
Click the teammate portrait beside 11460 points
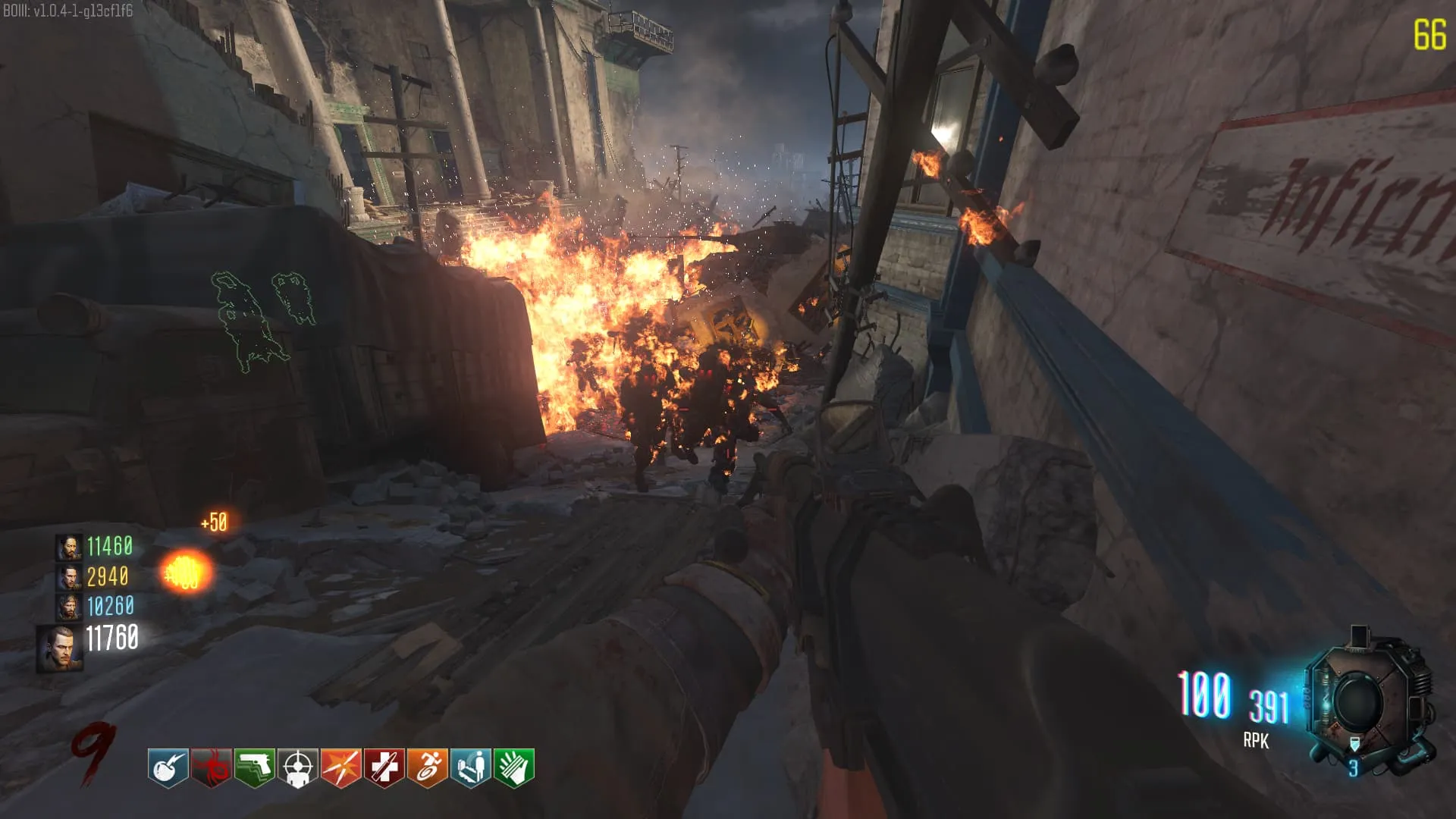(x=69, y=547)
